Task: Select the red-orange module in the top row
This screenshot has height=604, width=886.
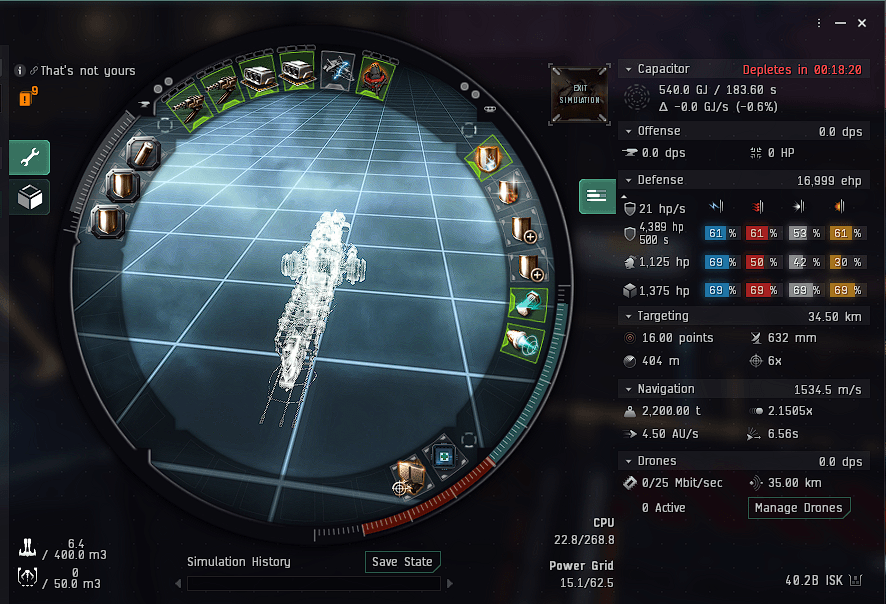Action: coord(376,70)
